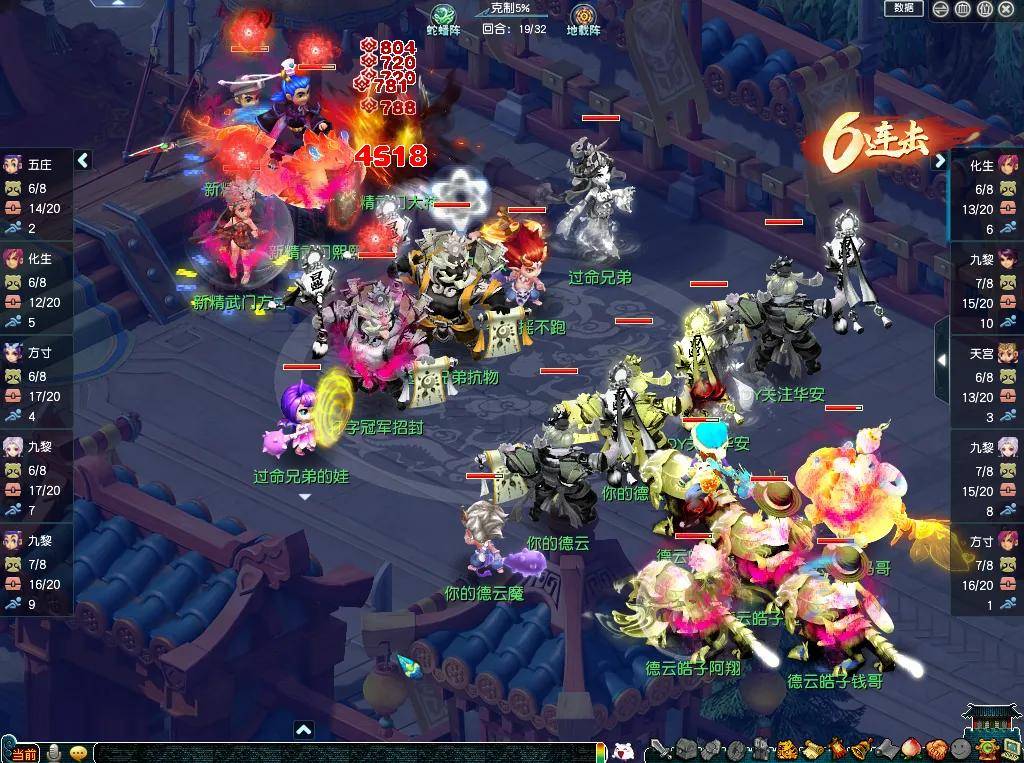This screenshot has height=763, width=1024.
Task: Collapse the right team panel arrow
Action: coord(939,160)
